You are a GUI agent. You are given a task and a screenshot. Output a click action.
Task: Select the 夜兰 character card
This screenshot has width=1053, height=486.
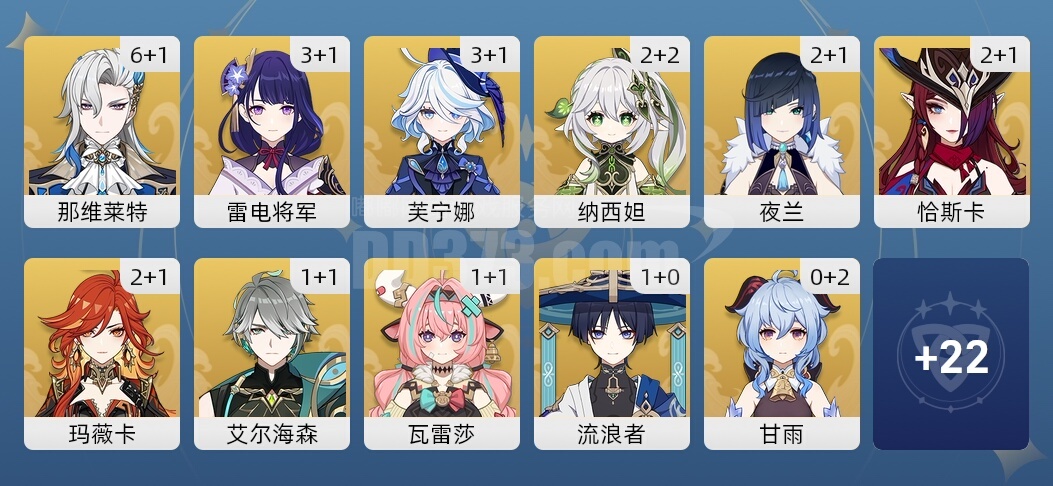point(782,131)
